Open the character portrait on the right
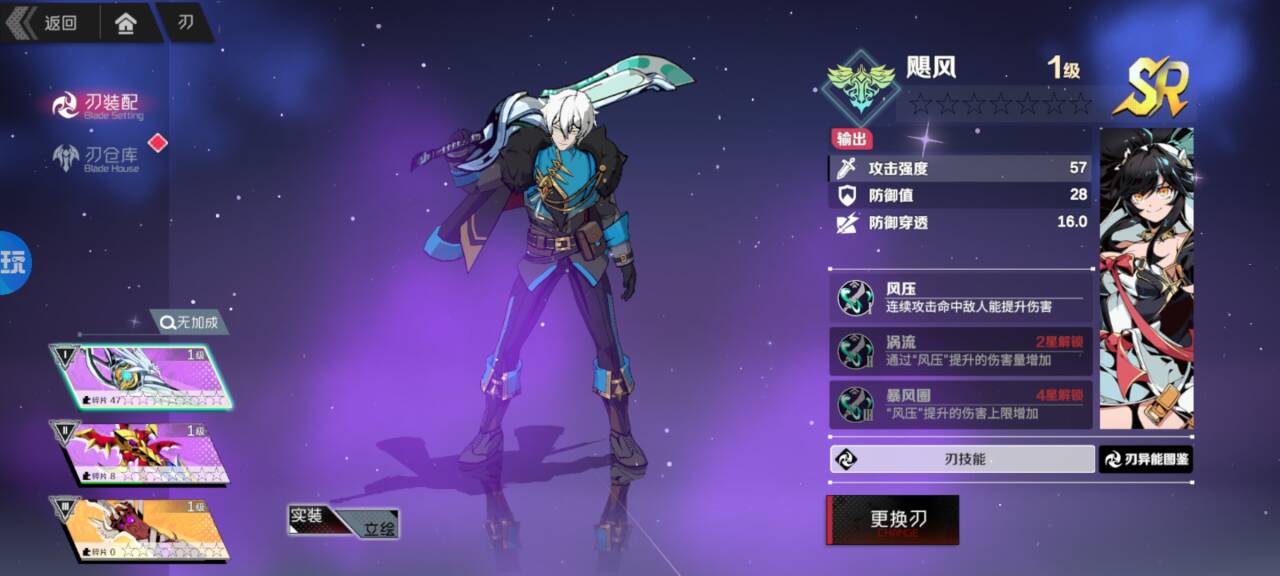This screenshot has height=576, width=1280. point(1146,278)
